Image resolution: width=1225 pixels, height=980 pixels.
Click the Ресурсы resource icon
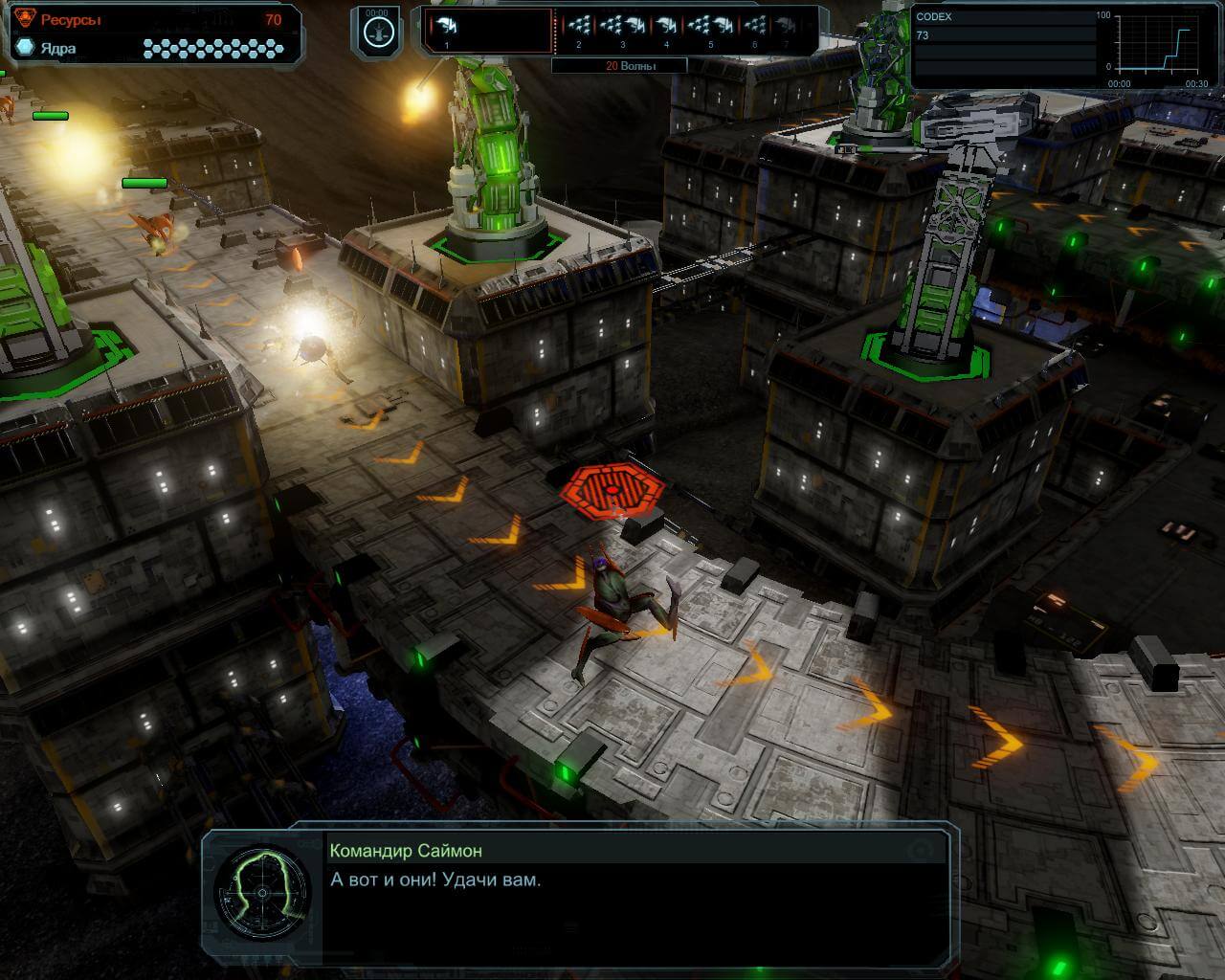[x=24, y=19]
